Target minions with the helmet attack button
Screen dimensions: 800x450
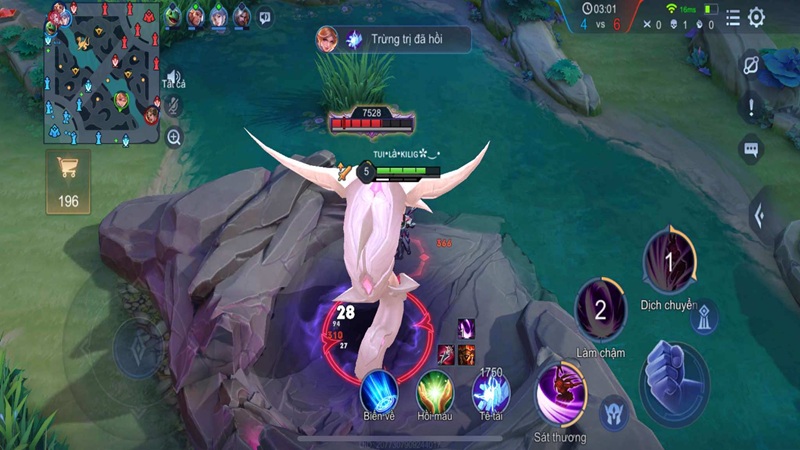614,412
